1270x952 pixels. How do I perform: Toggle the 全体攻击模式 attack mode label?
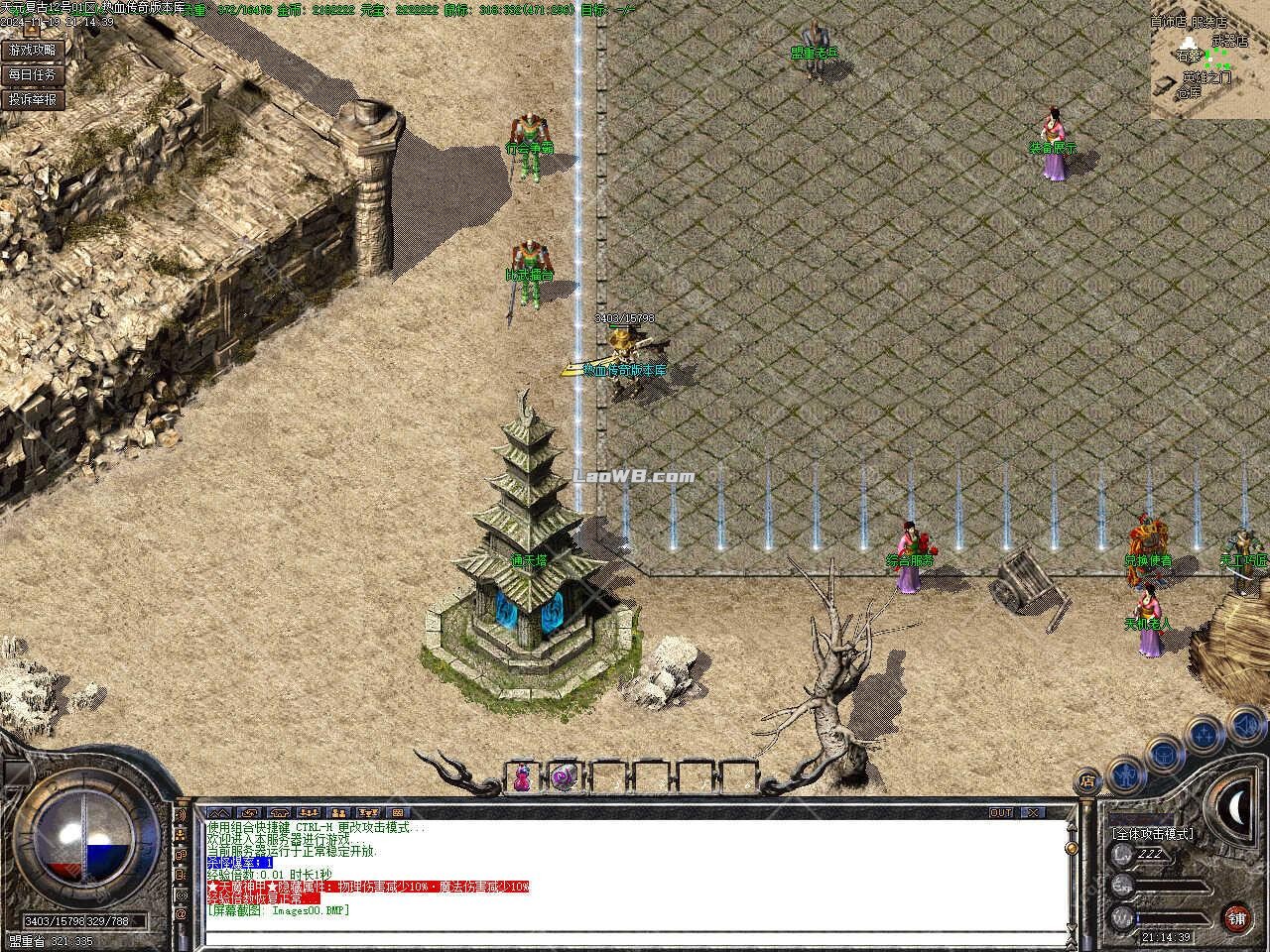click(1153, 834)
